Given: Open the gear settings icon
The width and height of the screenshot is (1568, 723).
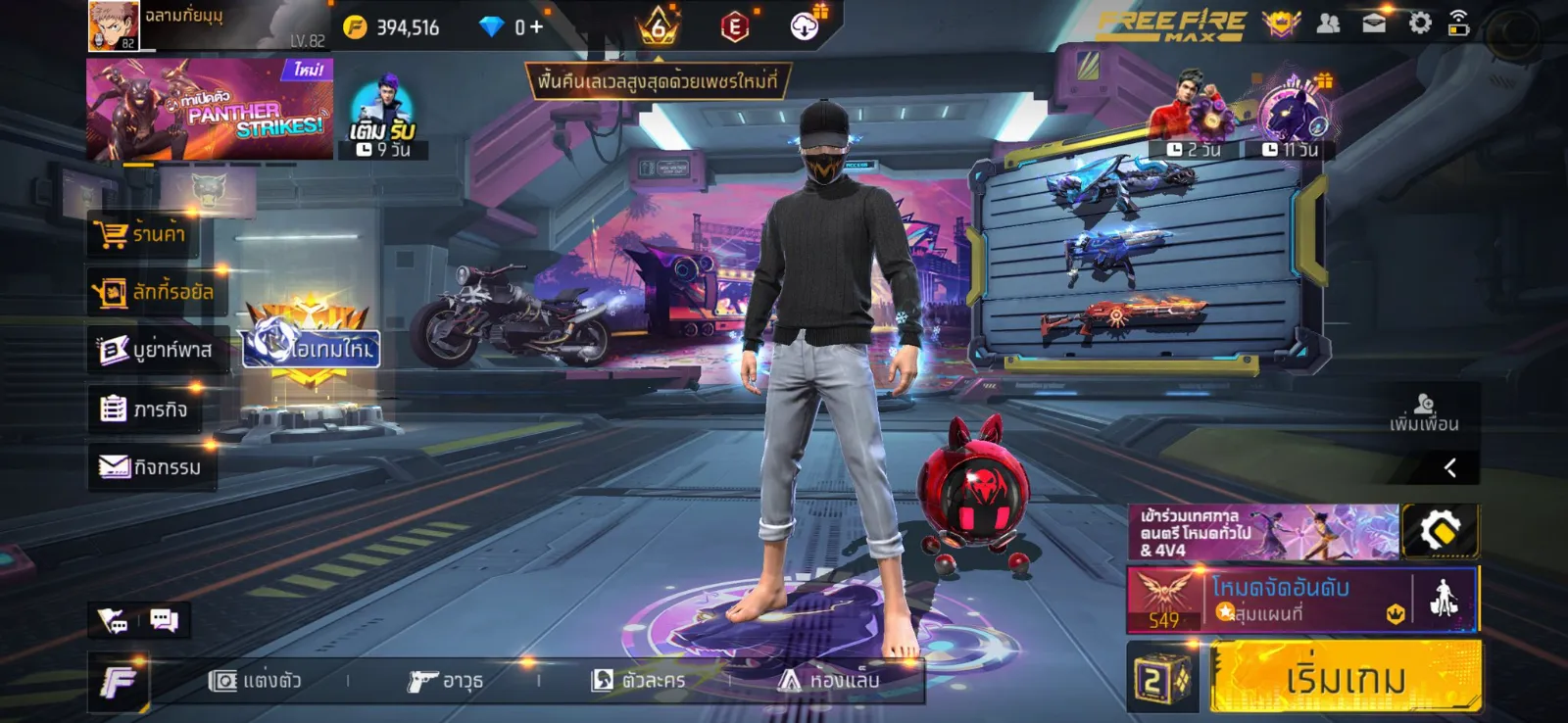Looking at the screenshot, I should click(1419, 24).
